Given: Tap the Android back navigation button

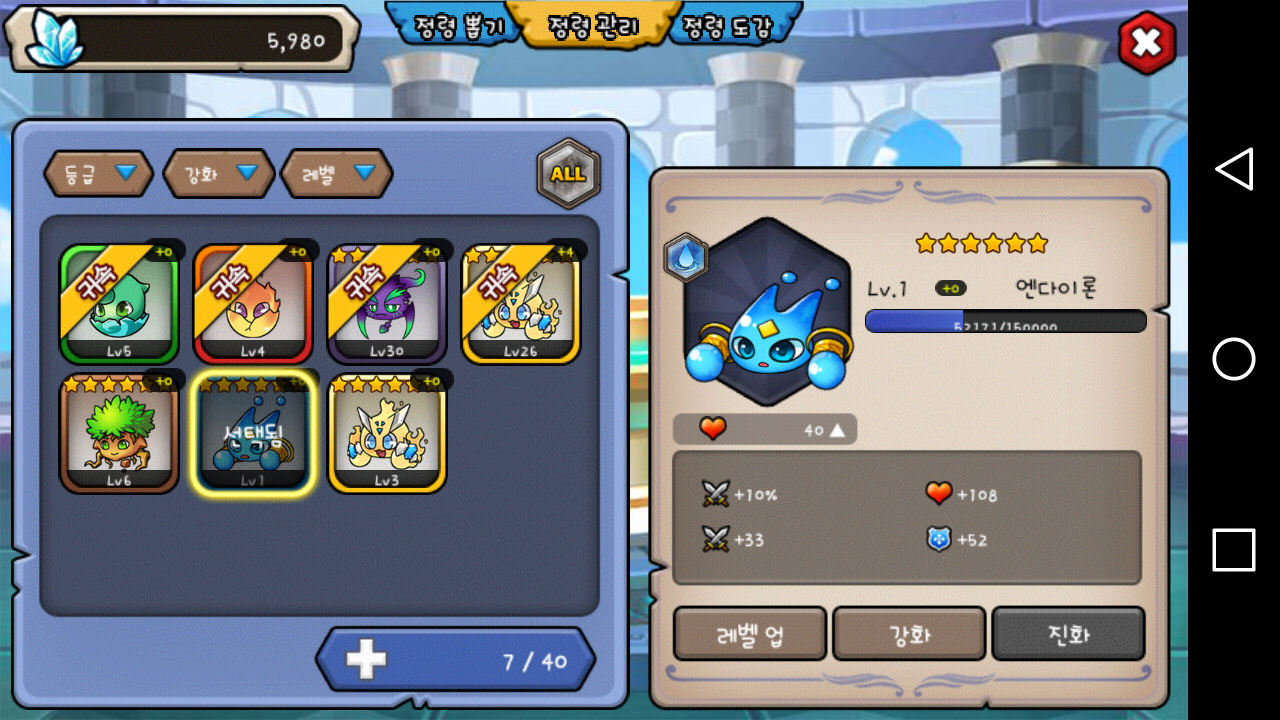Looking at the screenshot, I should click(x=1234, y=169).
